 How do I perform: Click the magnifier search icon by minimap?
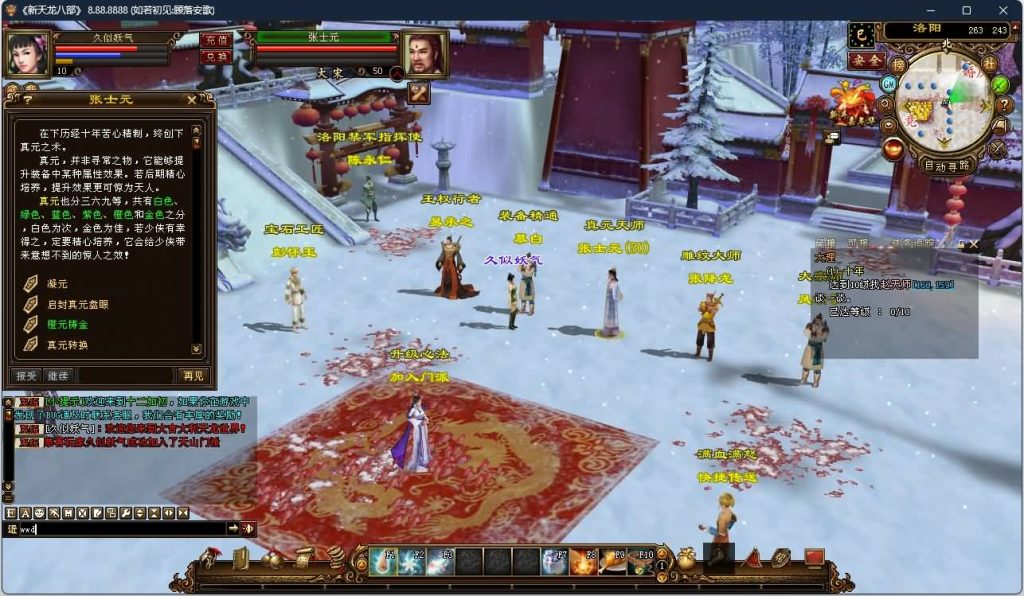[x=886, y=102]
